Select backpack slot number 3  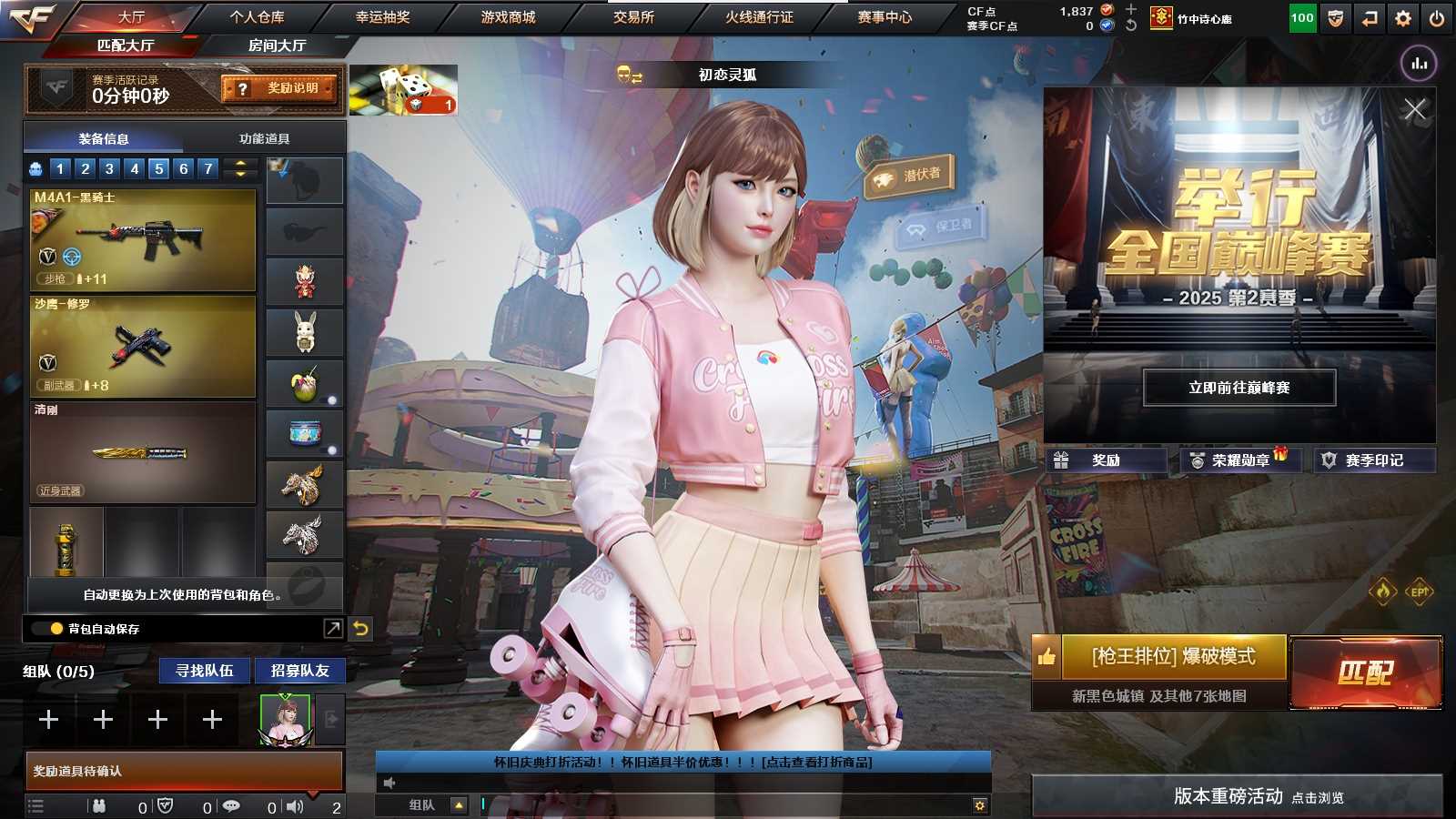[107, 168]
